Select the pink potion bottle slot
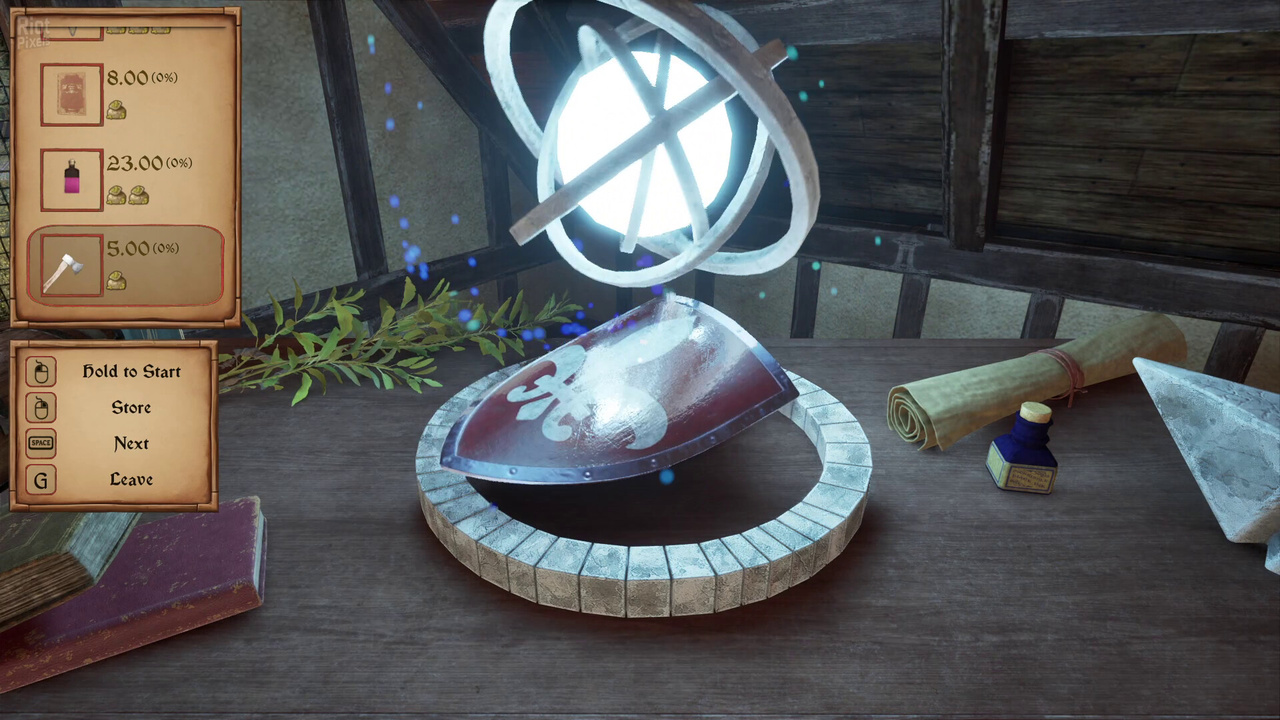The width and height of the screenshot is (1280, 720). pyautogui.click(x=71, y=180)
